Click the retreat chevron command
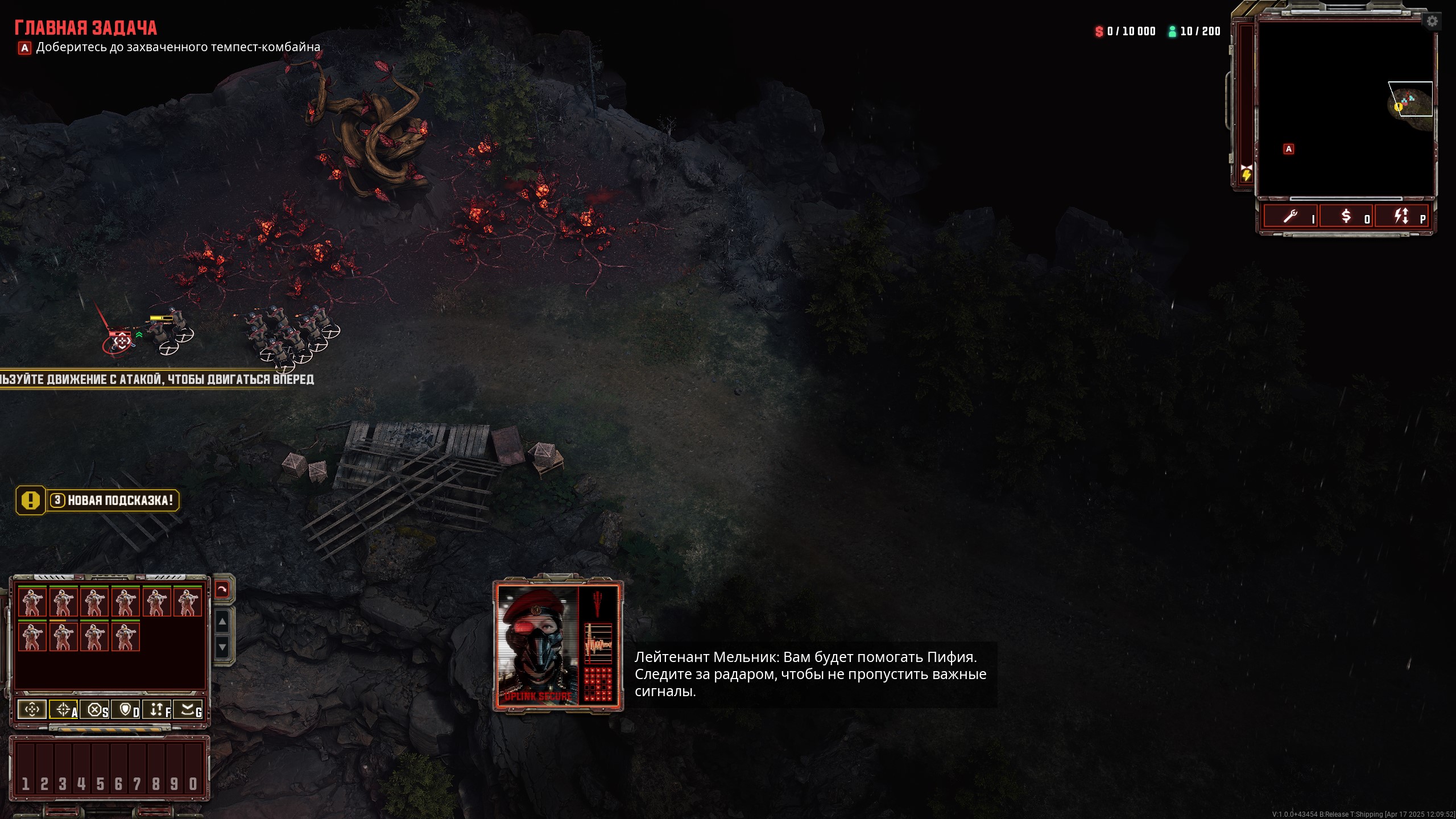The height and width of the screenshot is (819, 1456). [x=188, y=709]
